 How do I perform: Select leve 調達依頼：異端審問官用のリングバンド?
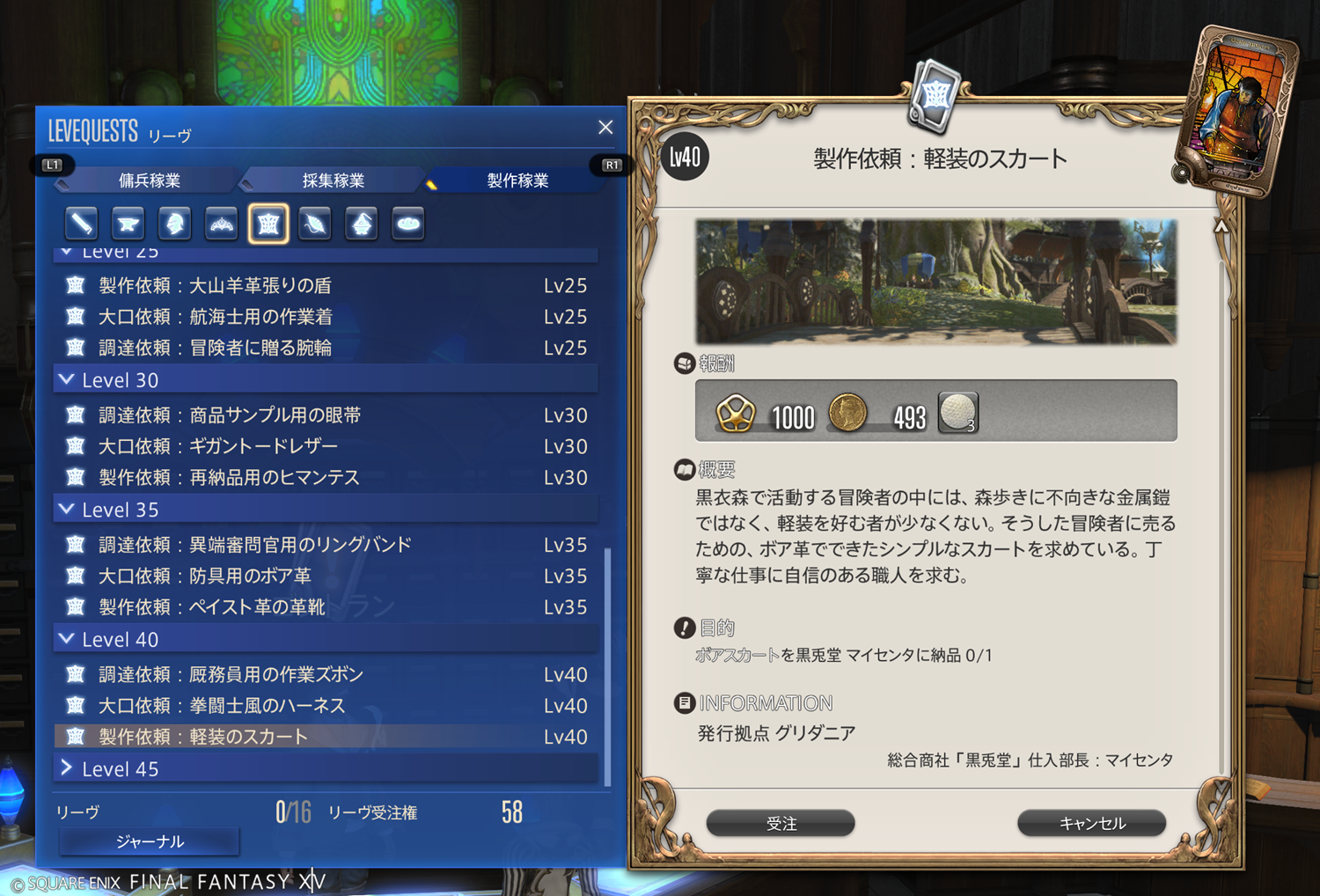(x=255, y=545)
